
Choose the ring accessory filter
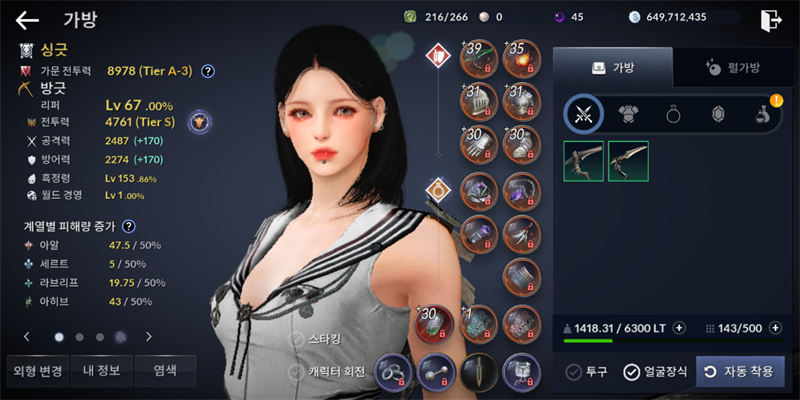pyautogui.click(x=673, y=114)
